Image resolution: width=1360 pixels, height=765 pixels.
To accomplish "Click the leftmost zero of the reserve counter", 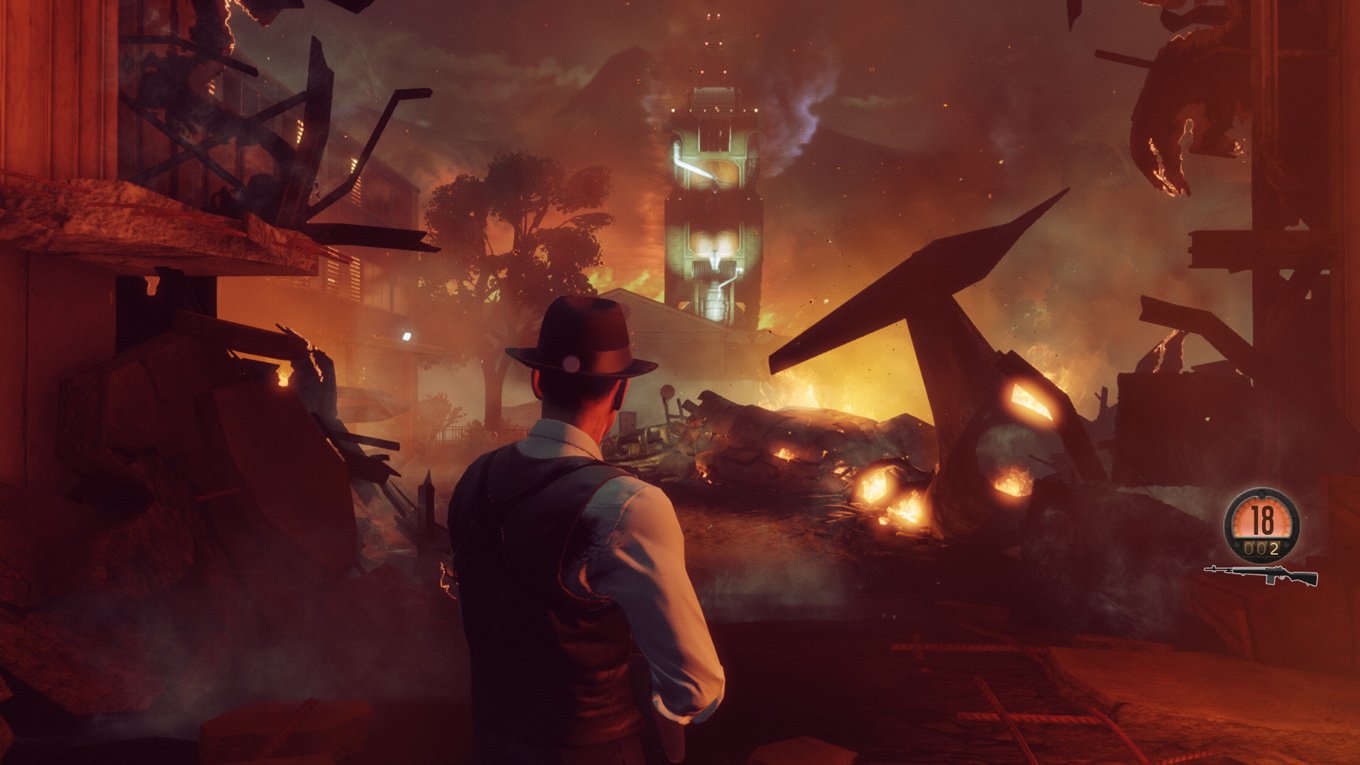I will tap(1248, 547).
